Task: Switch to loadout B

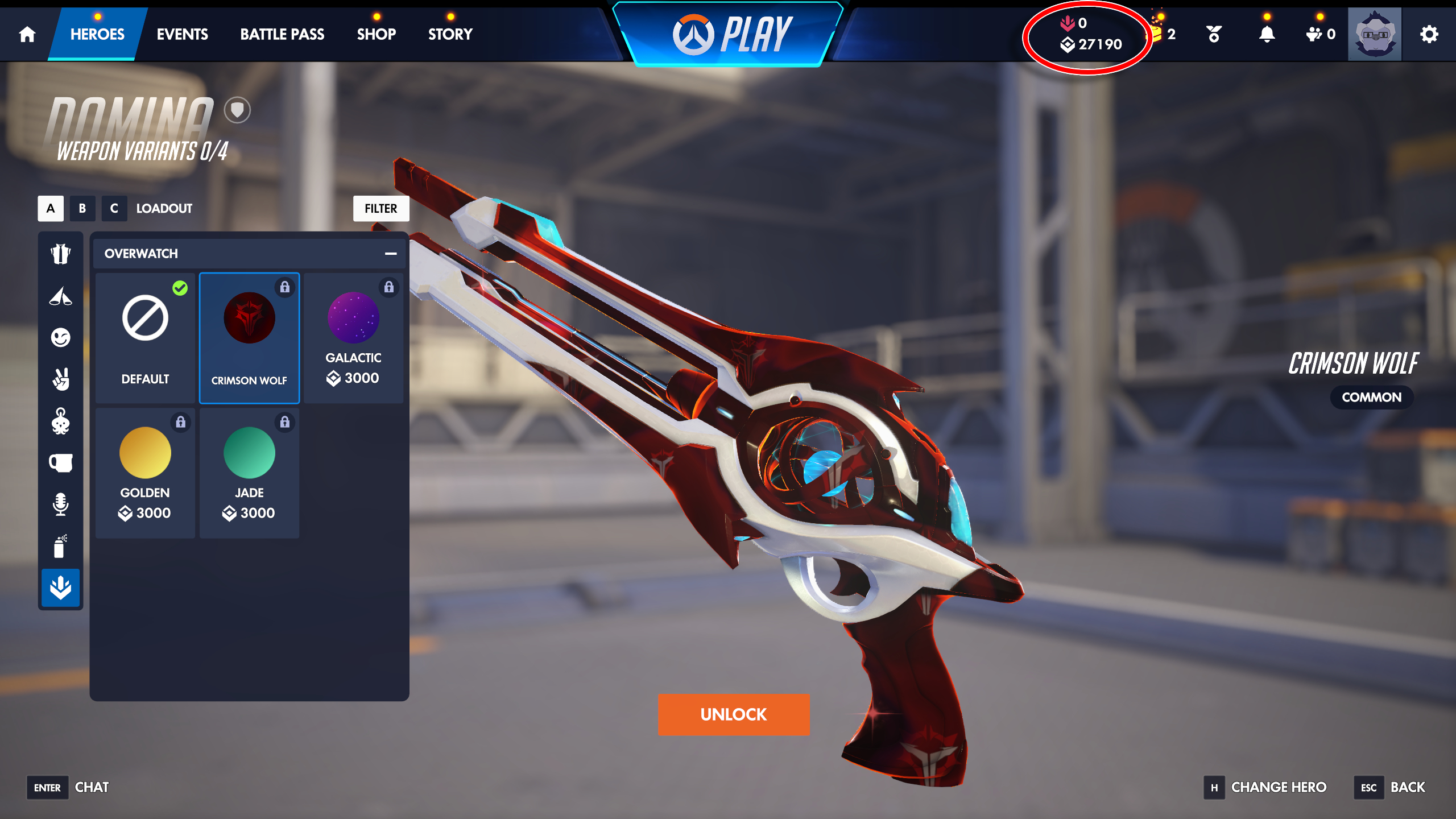Action: point(82,208)
